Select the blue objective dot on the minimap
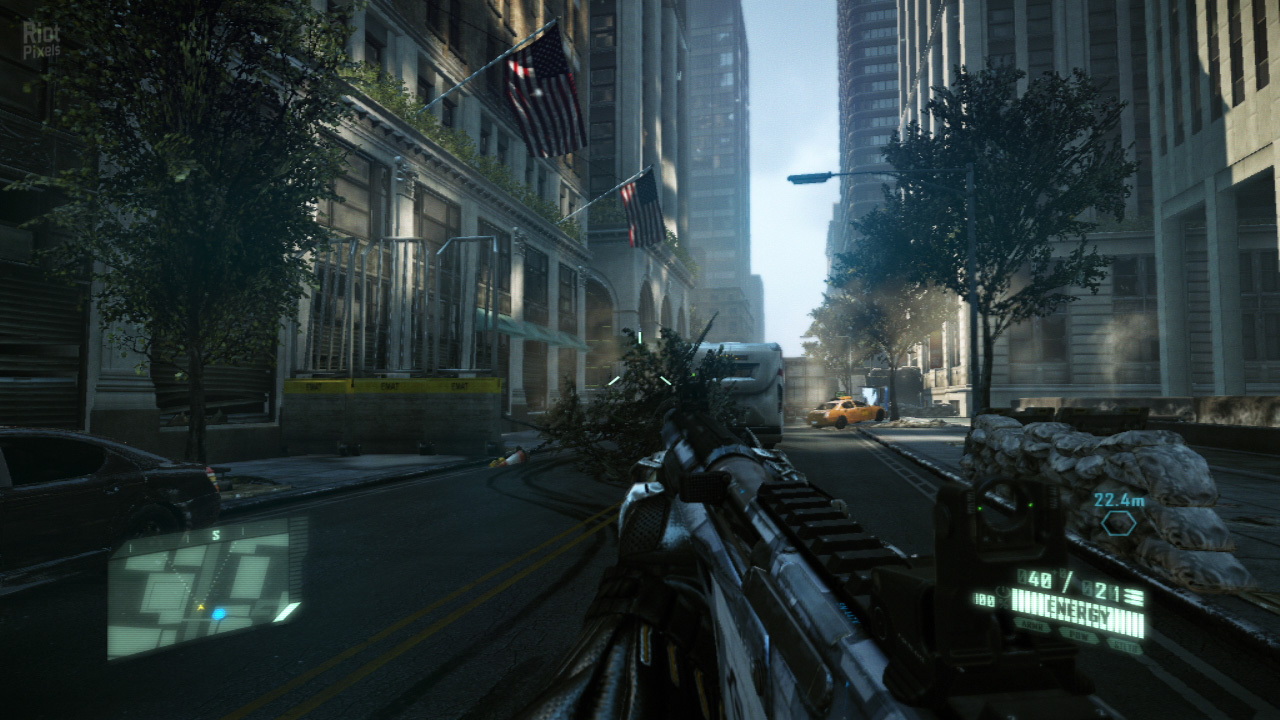Viewport: 1280px width, 720px height. click(218, 613)
